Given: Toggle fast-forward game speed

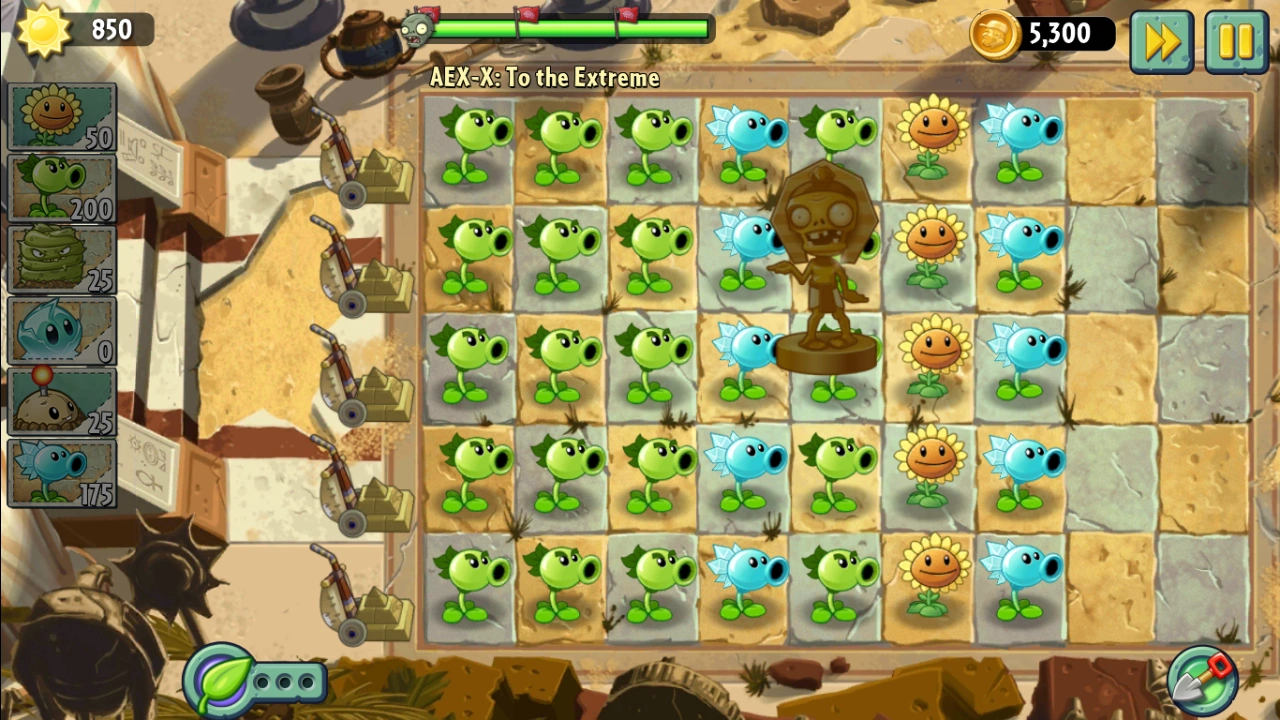Looking at the screenshot, I should coord(1161,40).
